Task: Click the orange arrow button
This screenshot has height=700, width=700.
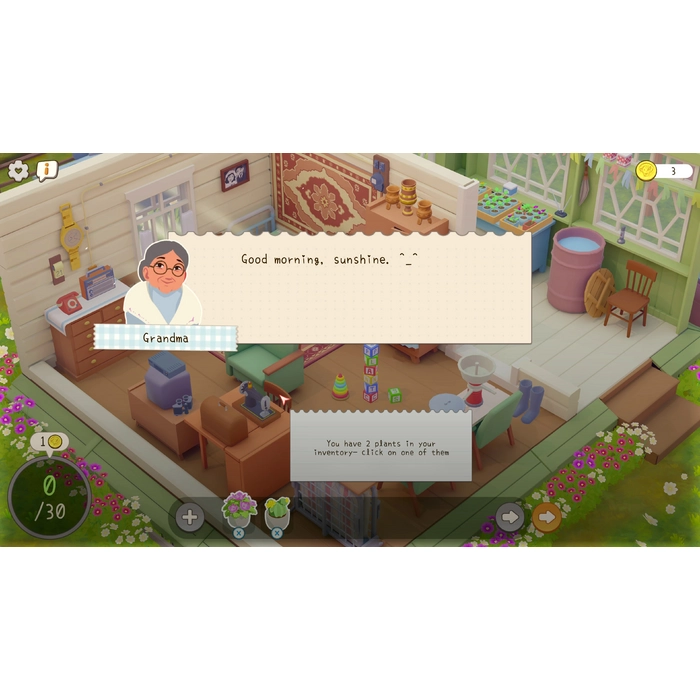Action: click(546, 517)
